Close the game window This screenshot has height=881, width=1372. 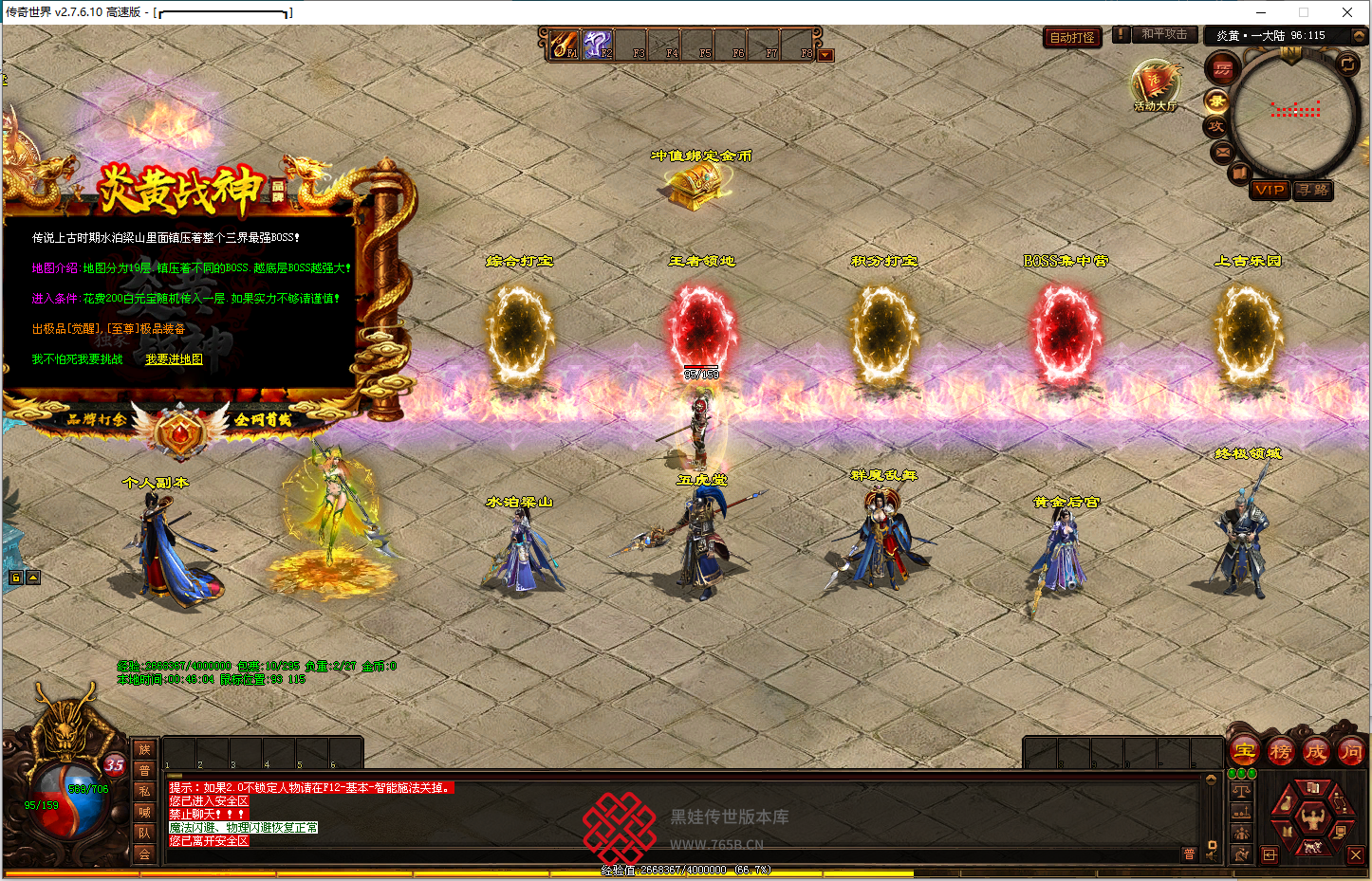click(x=1346, y=12)
